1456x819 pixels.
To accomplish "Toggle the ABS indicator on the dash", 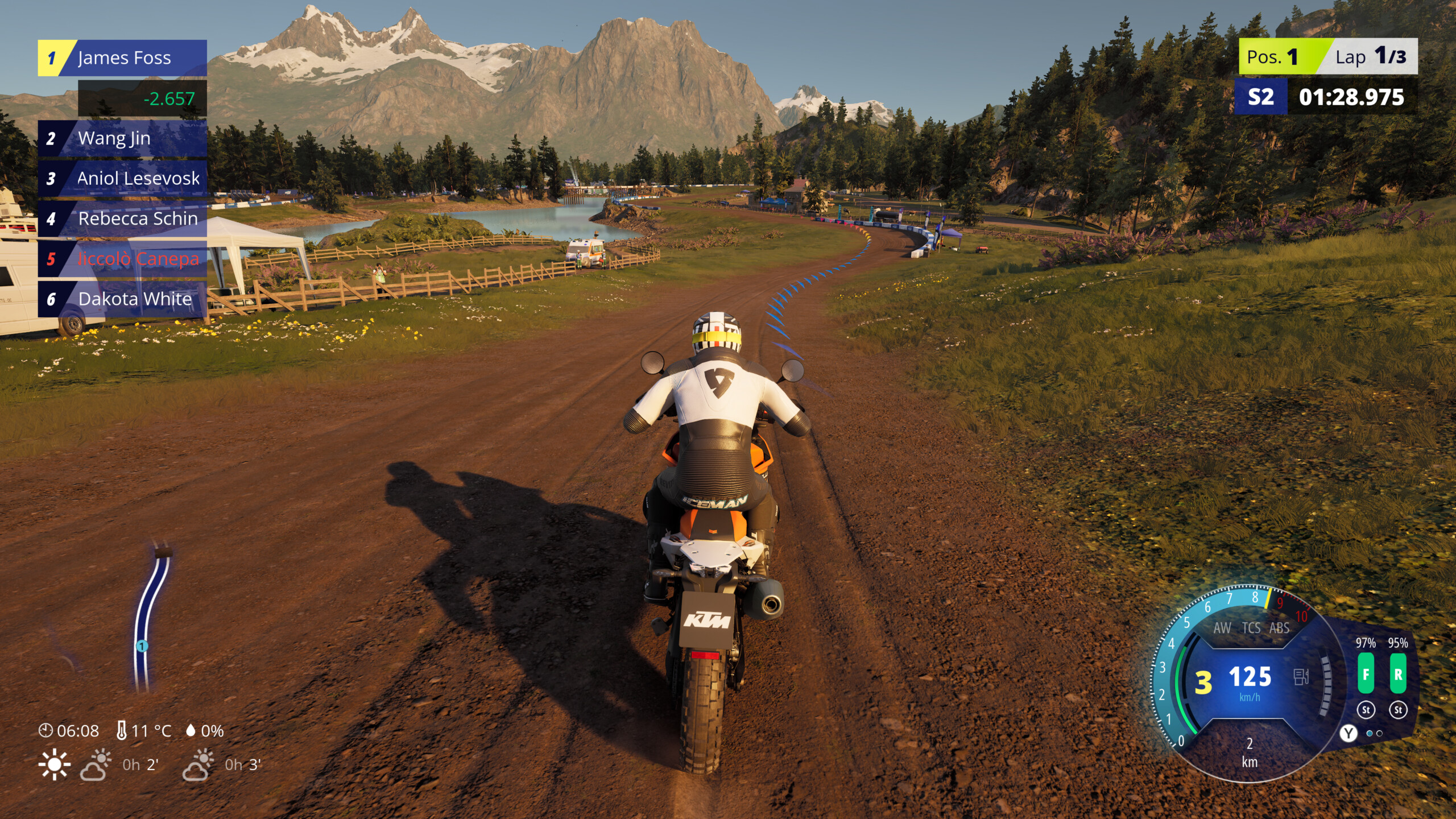I will pos(1280,628).
